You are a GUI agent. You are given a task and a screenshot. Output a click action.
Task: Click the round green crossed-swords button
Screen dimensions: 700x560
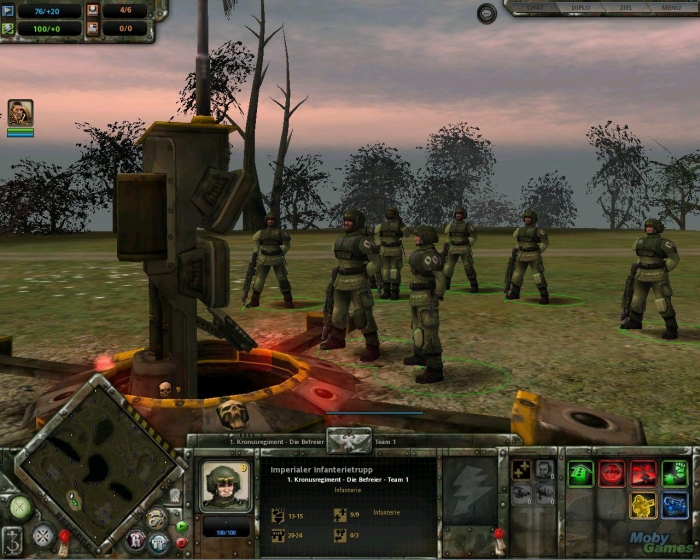click(x=19, y=508)
